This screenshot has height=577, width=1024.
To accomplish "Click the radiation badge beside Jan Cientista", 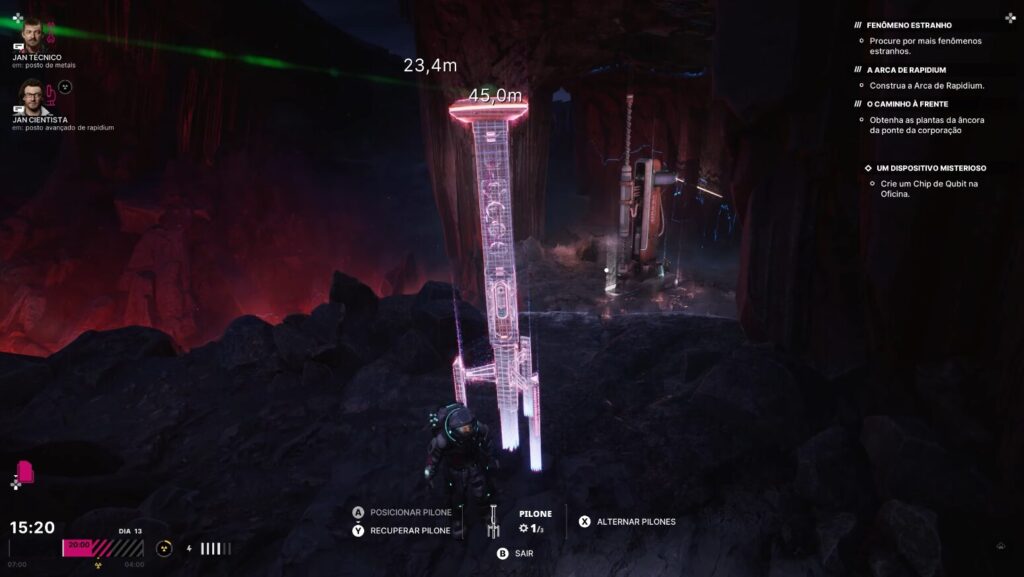I will pos(66,87).
